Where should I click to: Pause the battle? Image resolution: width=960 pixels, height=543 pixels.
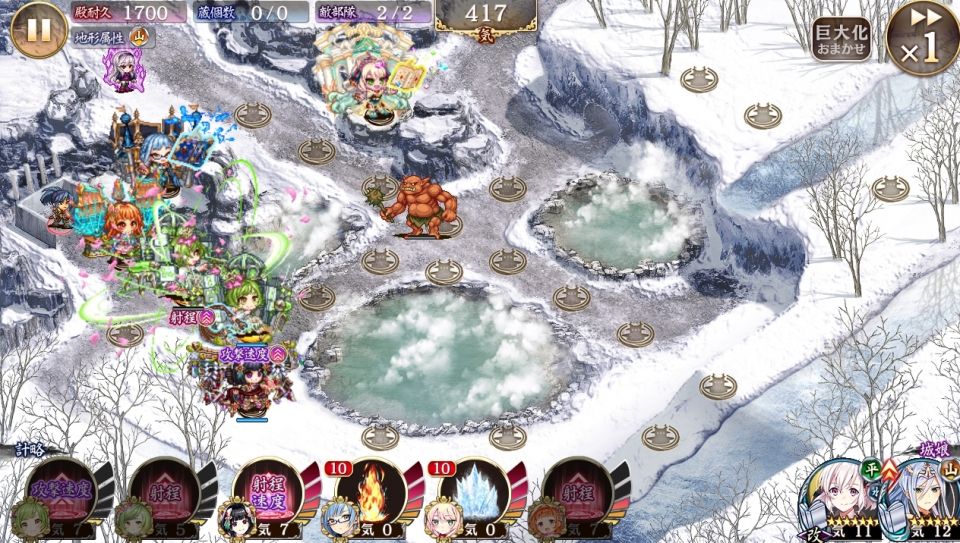(39, 29)
